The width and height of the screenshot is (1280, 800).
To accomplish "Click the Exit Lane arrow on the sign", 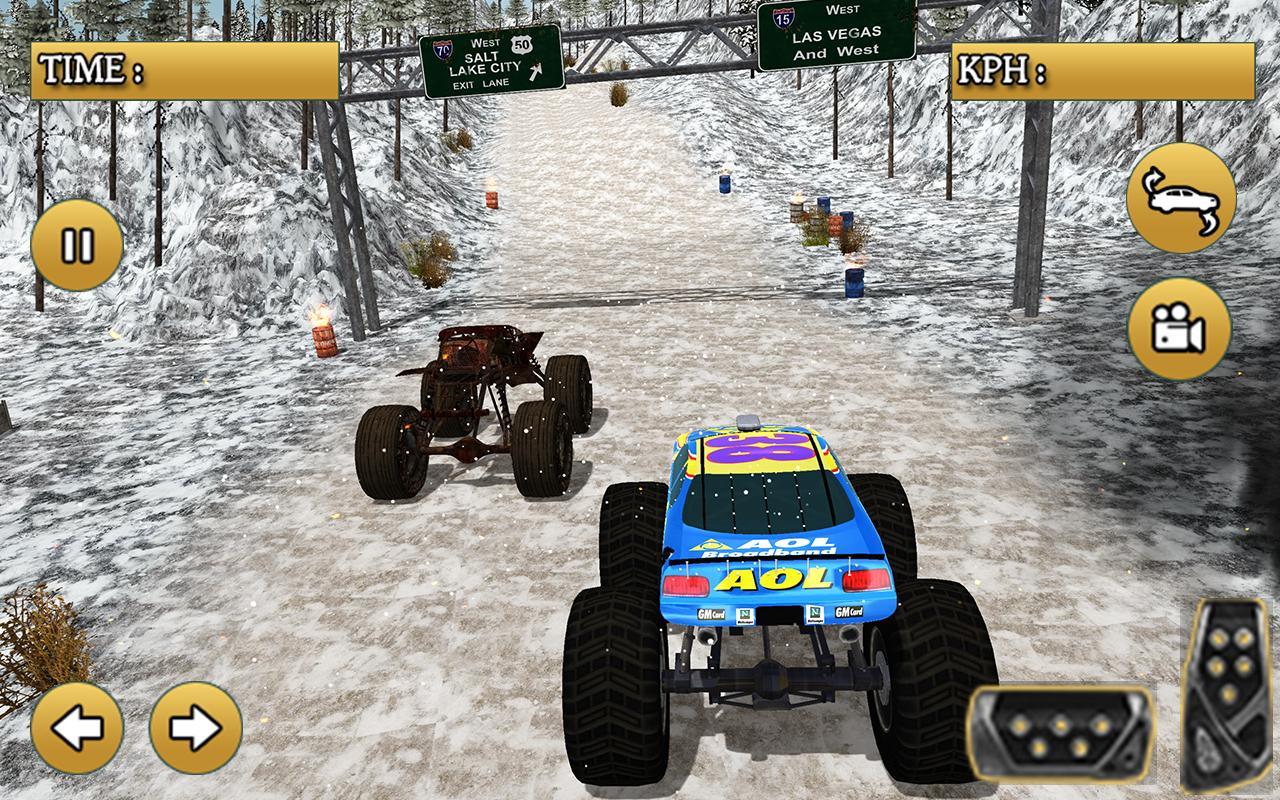I will click(535, 71).
